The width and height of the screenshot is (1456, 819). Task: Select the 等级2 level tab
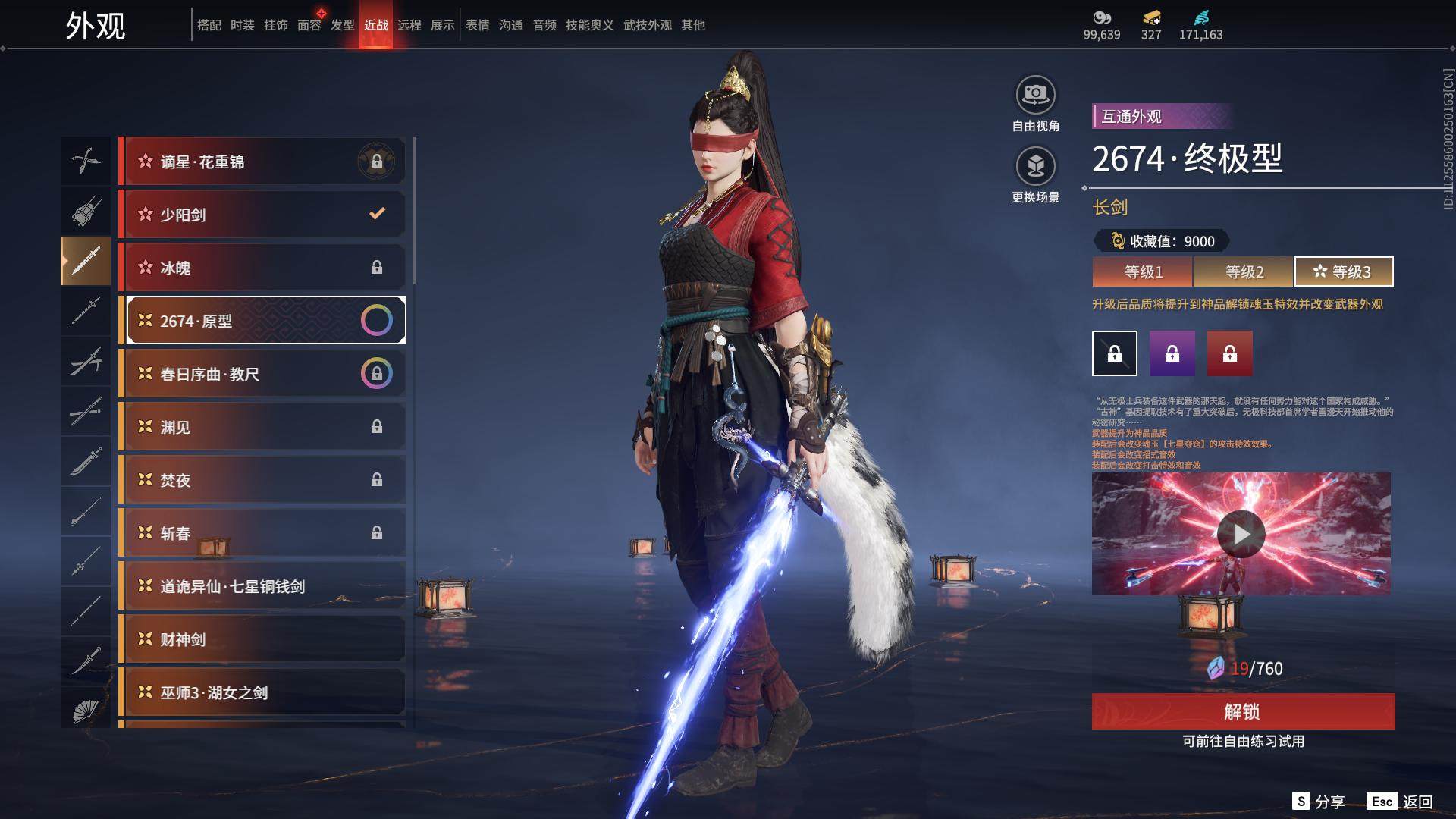click(x=1244, y=271)
